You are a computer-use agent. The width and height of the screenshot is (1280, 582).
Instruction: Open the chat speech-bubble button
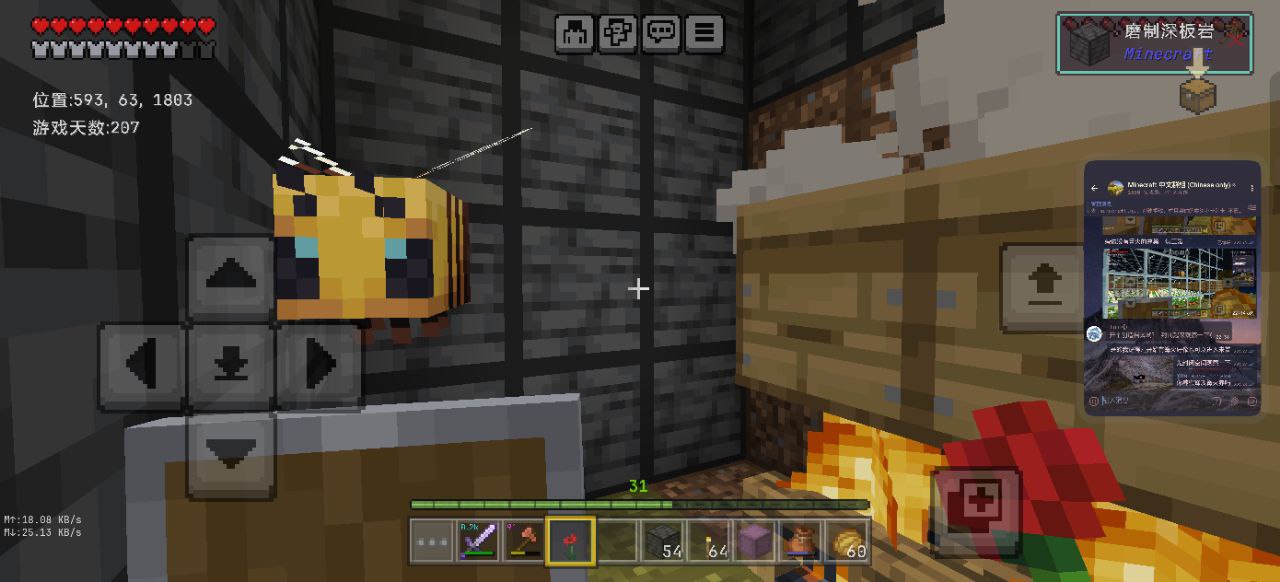pyautogui.click(x=660, y=34)
